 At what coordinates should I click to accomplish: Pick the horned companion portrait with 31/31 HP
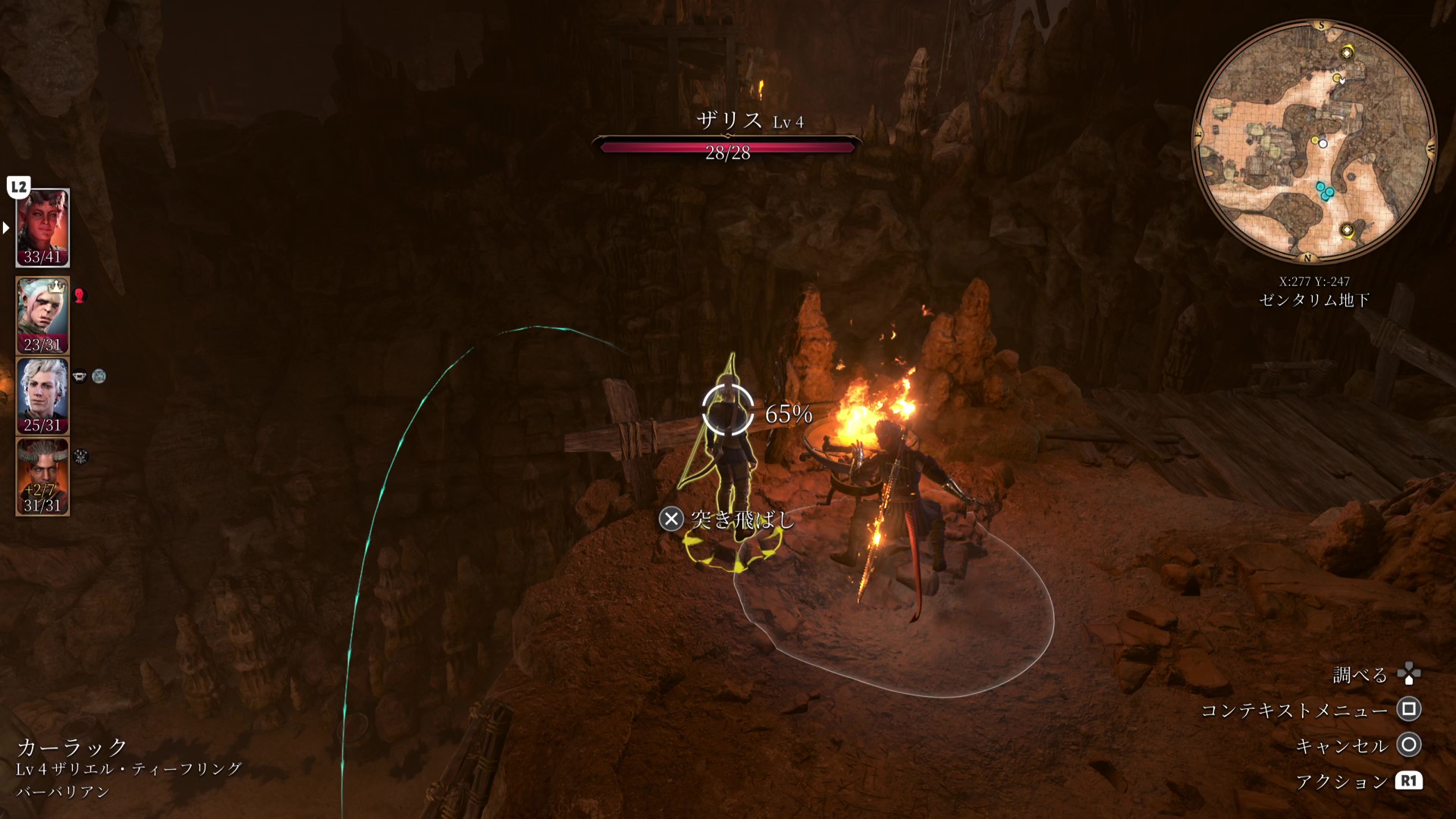42,476
